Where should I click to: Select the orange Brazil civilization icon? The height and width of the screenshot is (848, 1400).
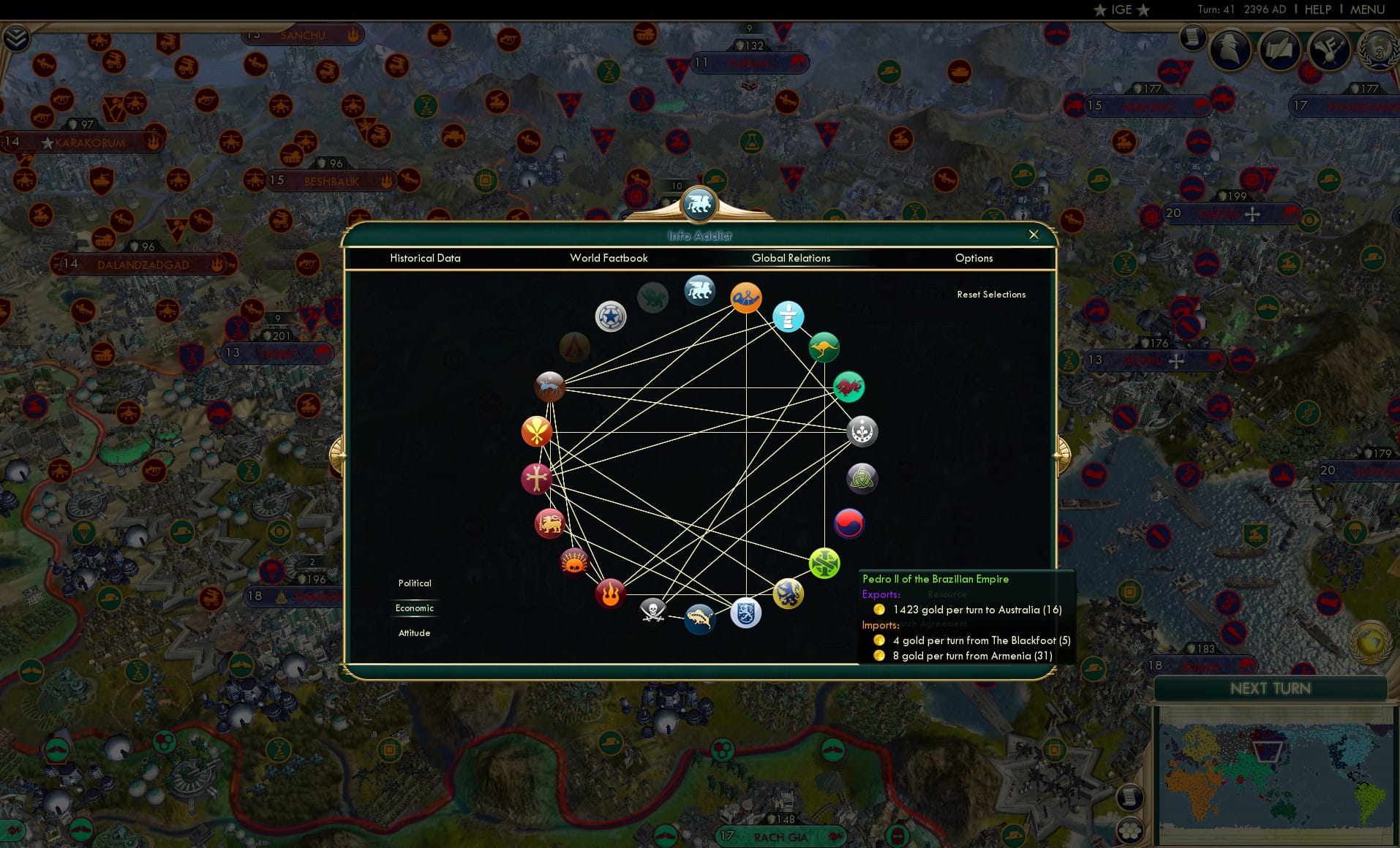point(747,298)
